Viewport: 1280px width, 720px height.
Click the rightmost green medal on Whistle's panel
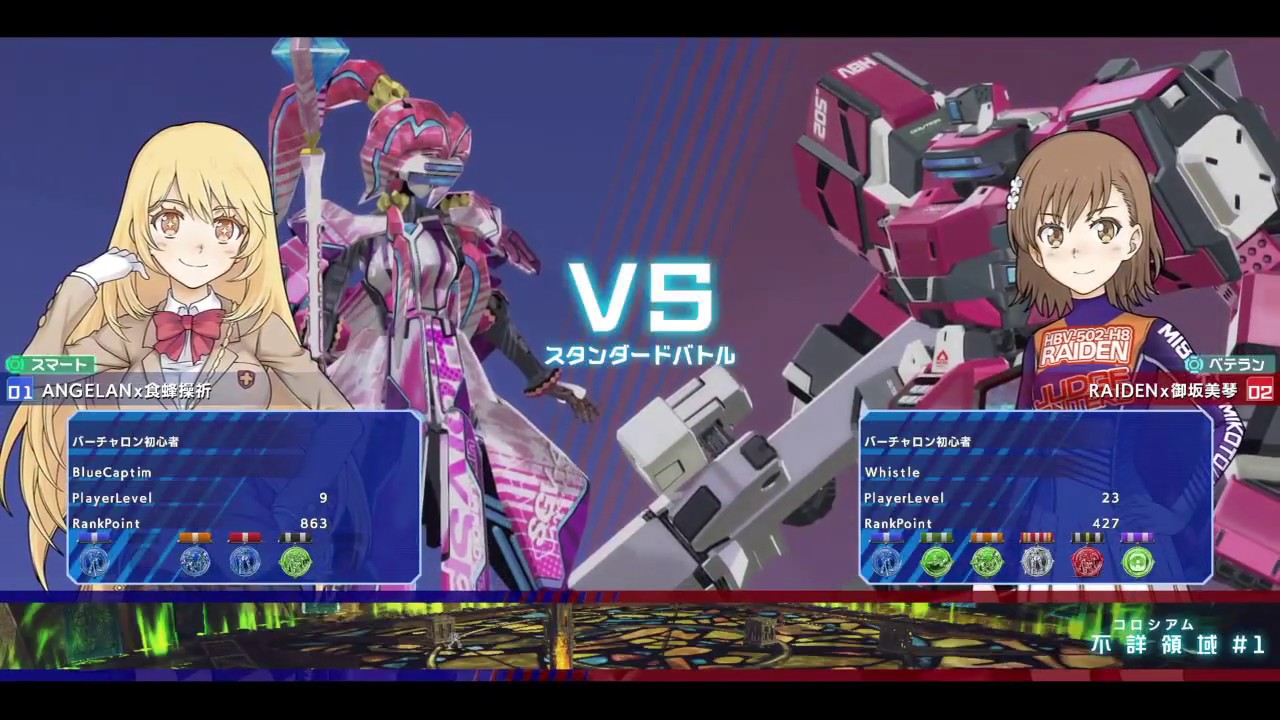tap(1137, 560)
